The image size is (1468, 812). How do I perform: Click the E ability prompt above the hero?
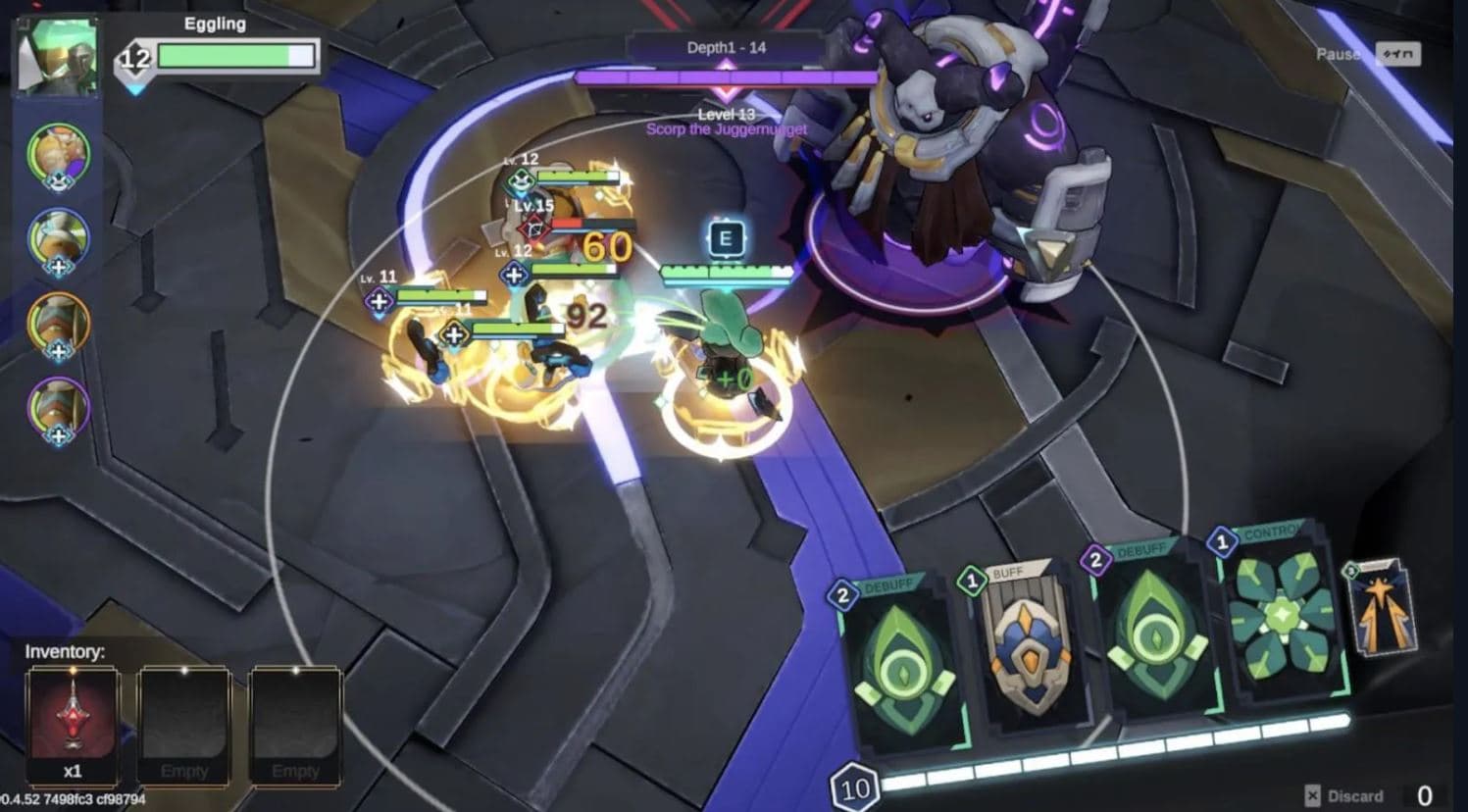coord(726,235)
